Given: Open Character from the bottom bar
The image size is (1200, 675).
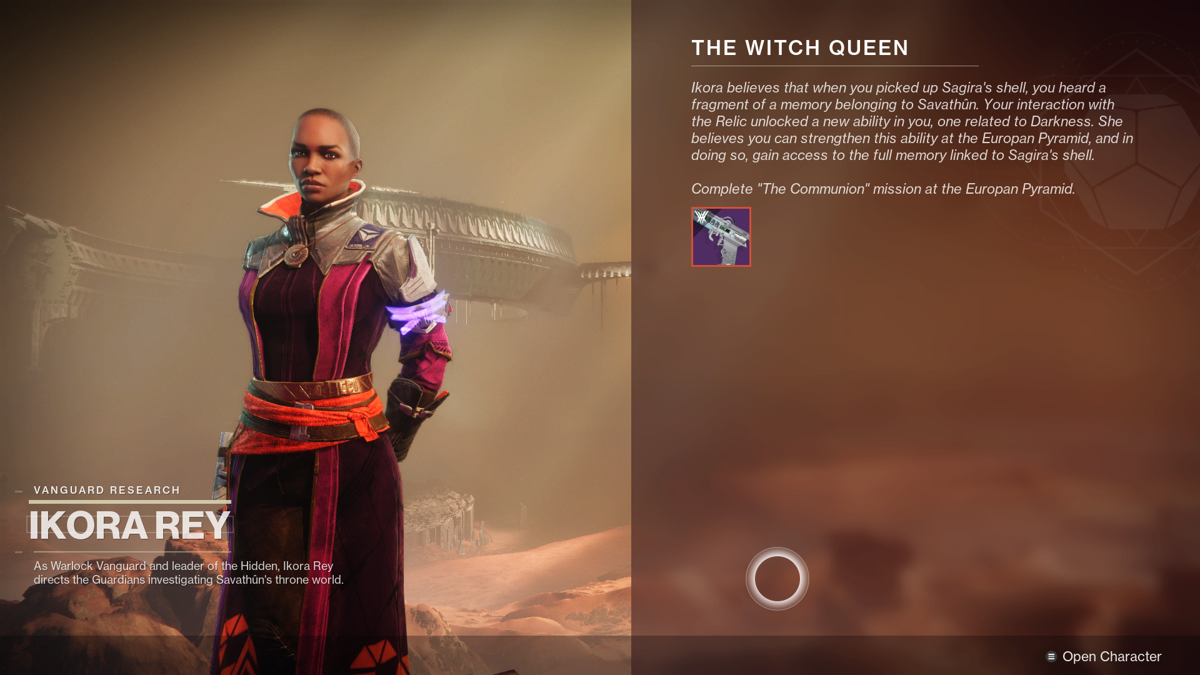Looking at the screenshot, I should (1103, 657).
